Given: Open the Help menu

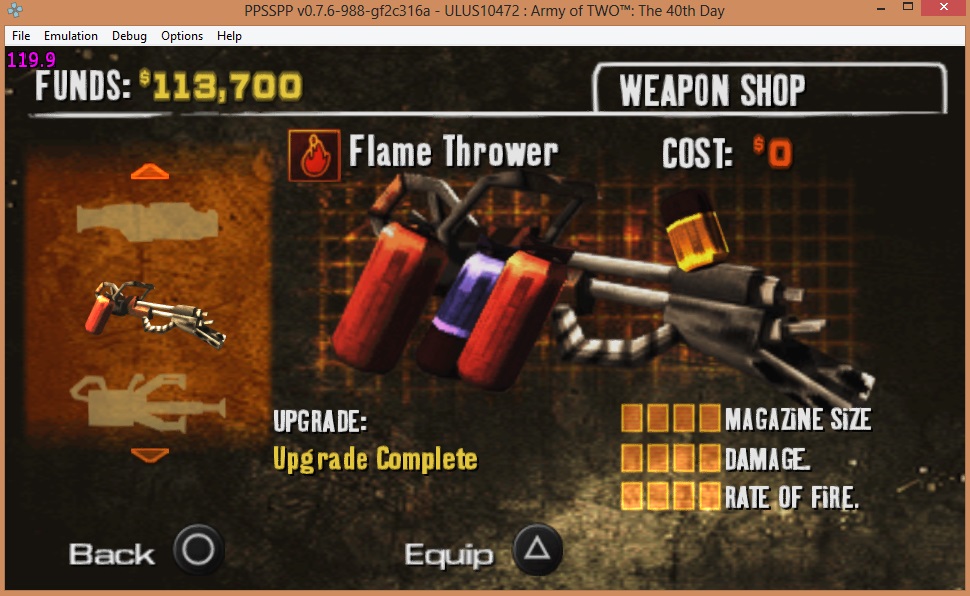Looking at the screenshot, I should tap(229, 36).
